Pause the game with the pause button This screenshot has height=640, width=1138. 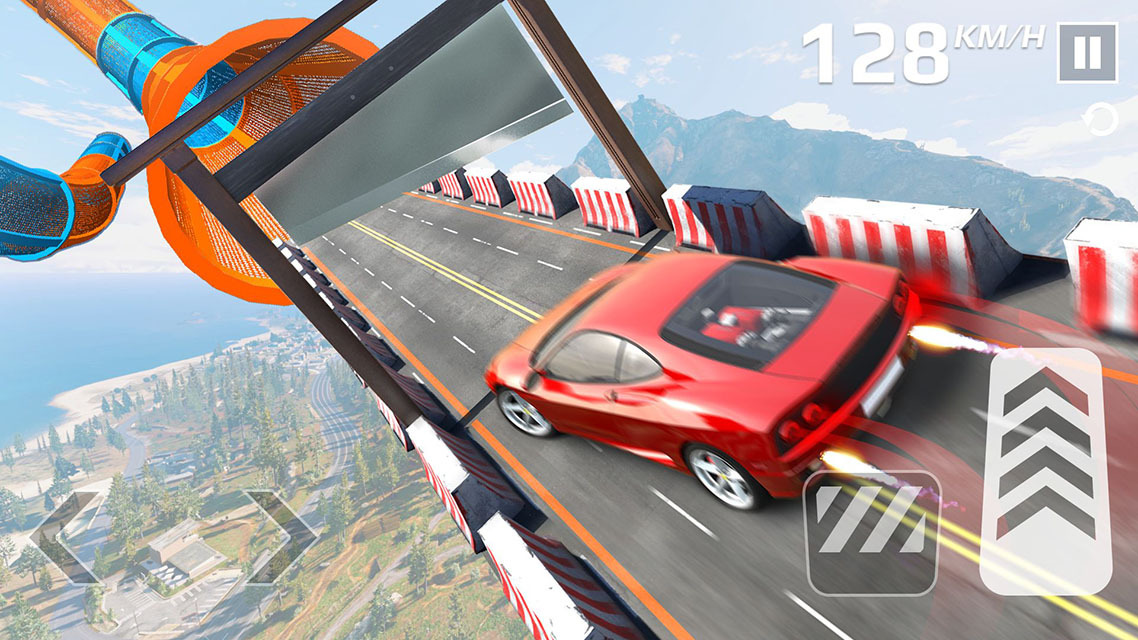[x=1087, y=53]
